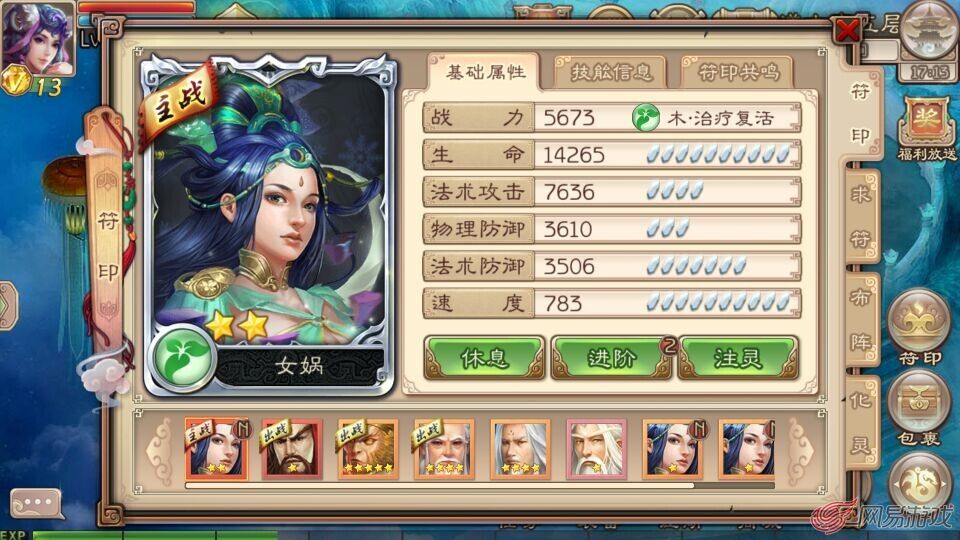Tap the green 休息 button

(485, 359)
